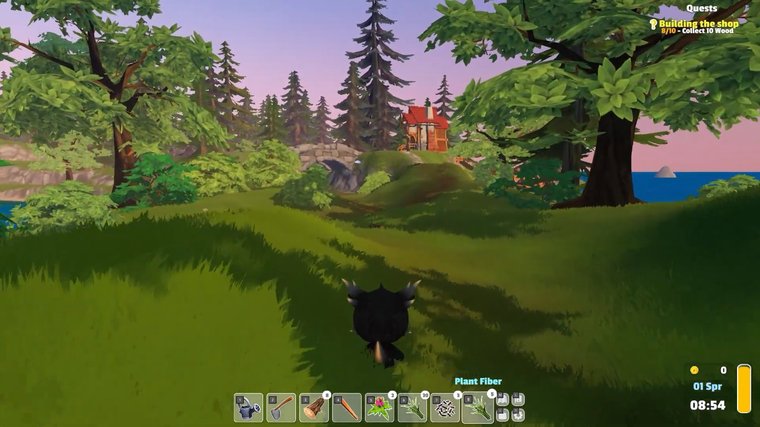This screenshot has width=760, height=427.
Task: Select the seeds hotbar slot
Action: pyautogui.click(x=445, y=407)
